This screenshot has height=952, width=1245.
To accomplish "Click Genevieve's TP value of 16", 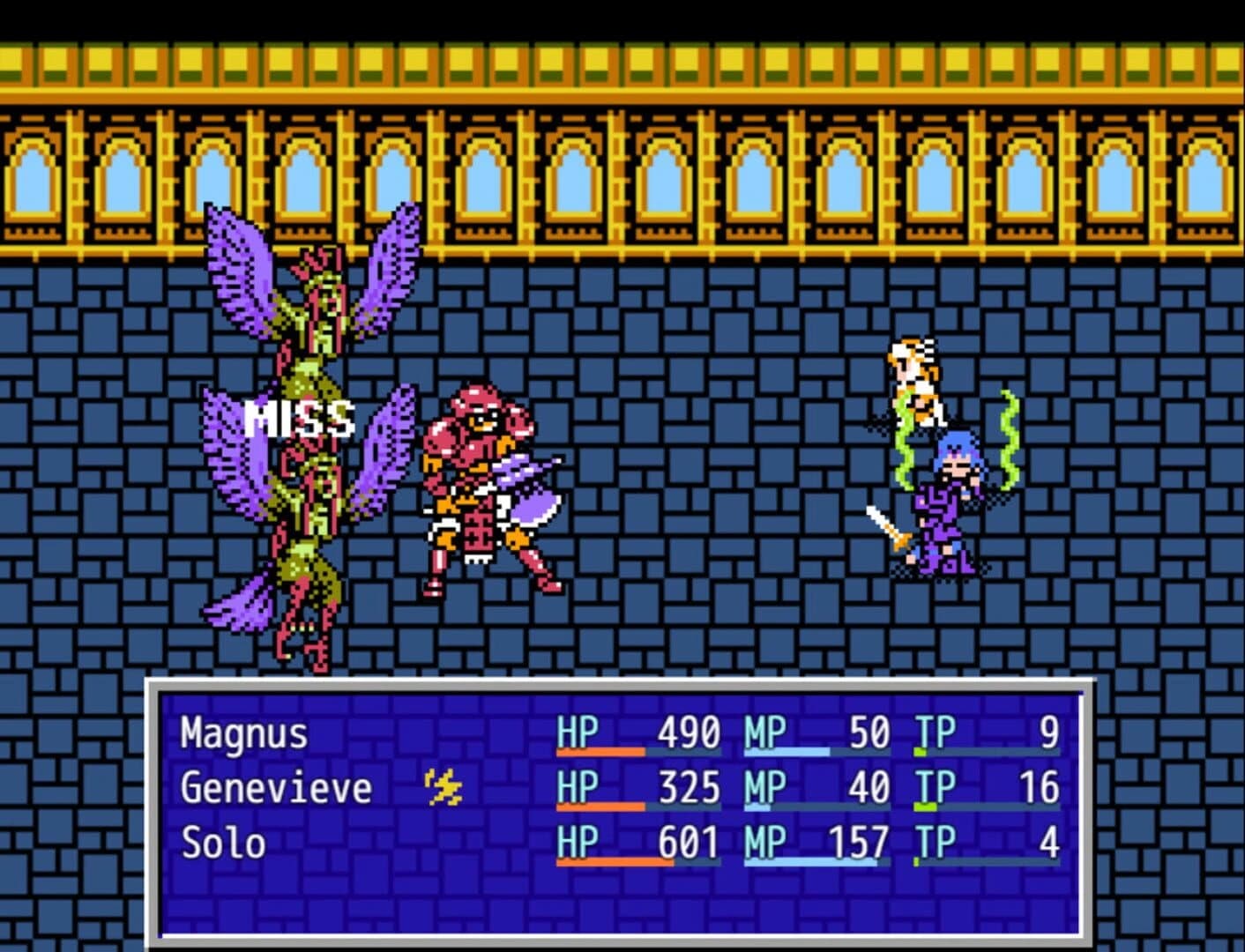I will pyautogui.click(x=1040, y=787).
